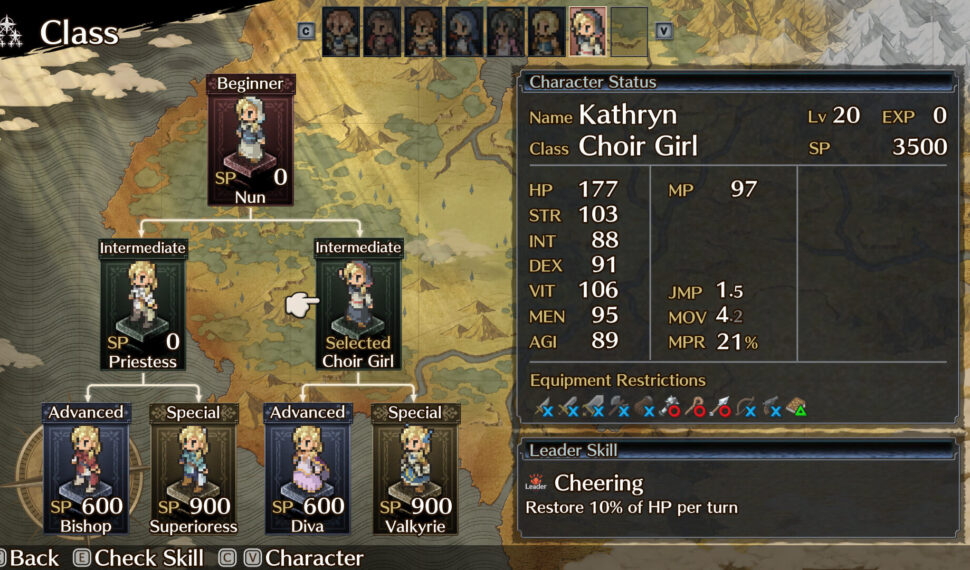Image resolution: width=970 pixels, height=570 pixels.
Task: Select the Nun beginner class tile
Action: [x=250, y=140]
